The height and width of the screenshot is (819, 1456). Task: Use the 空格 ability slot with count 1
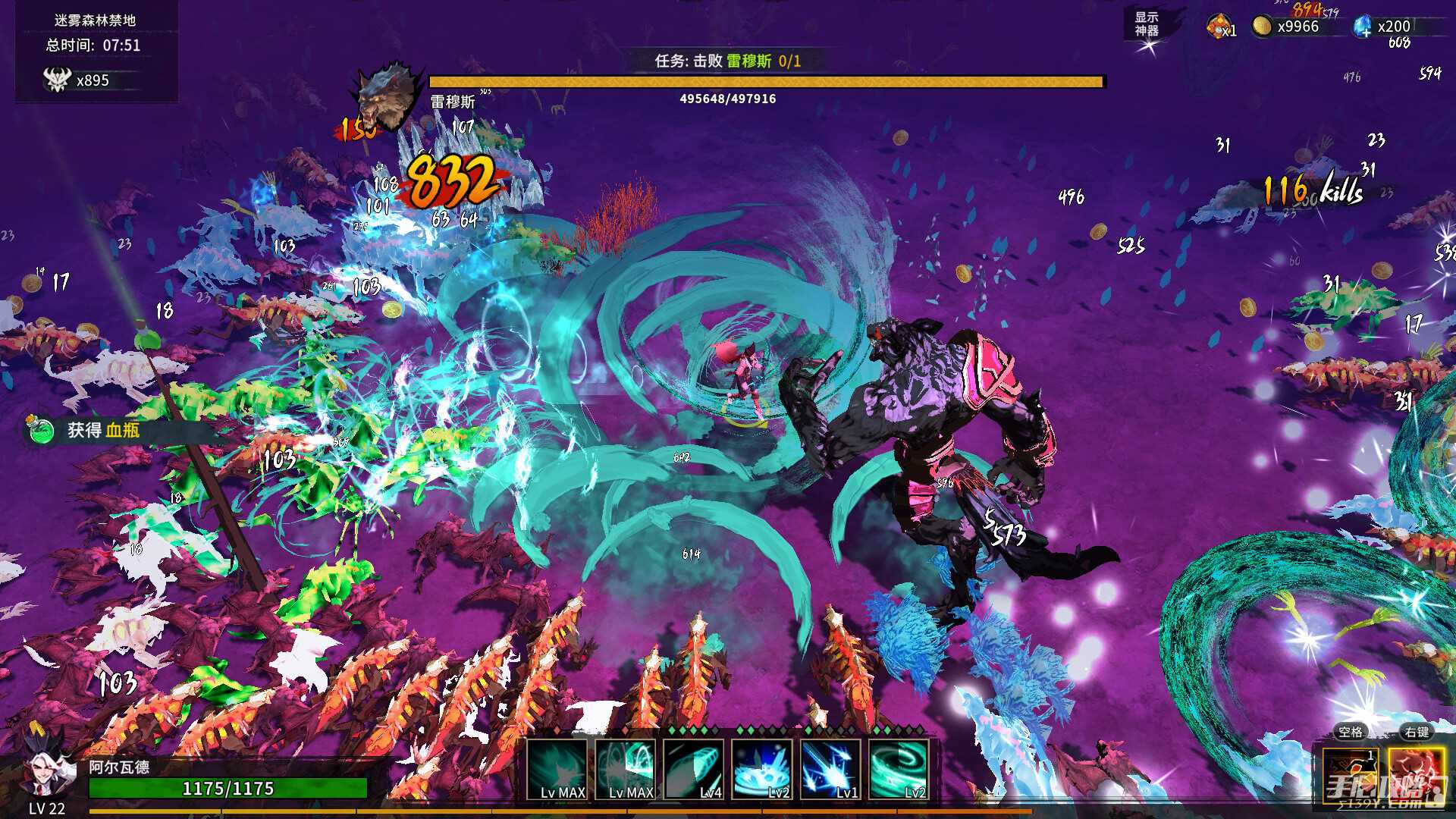(1350, 775)
